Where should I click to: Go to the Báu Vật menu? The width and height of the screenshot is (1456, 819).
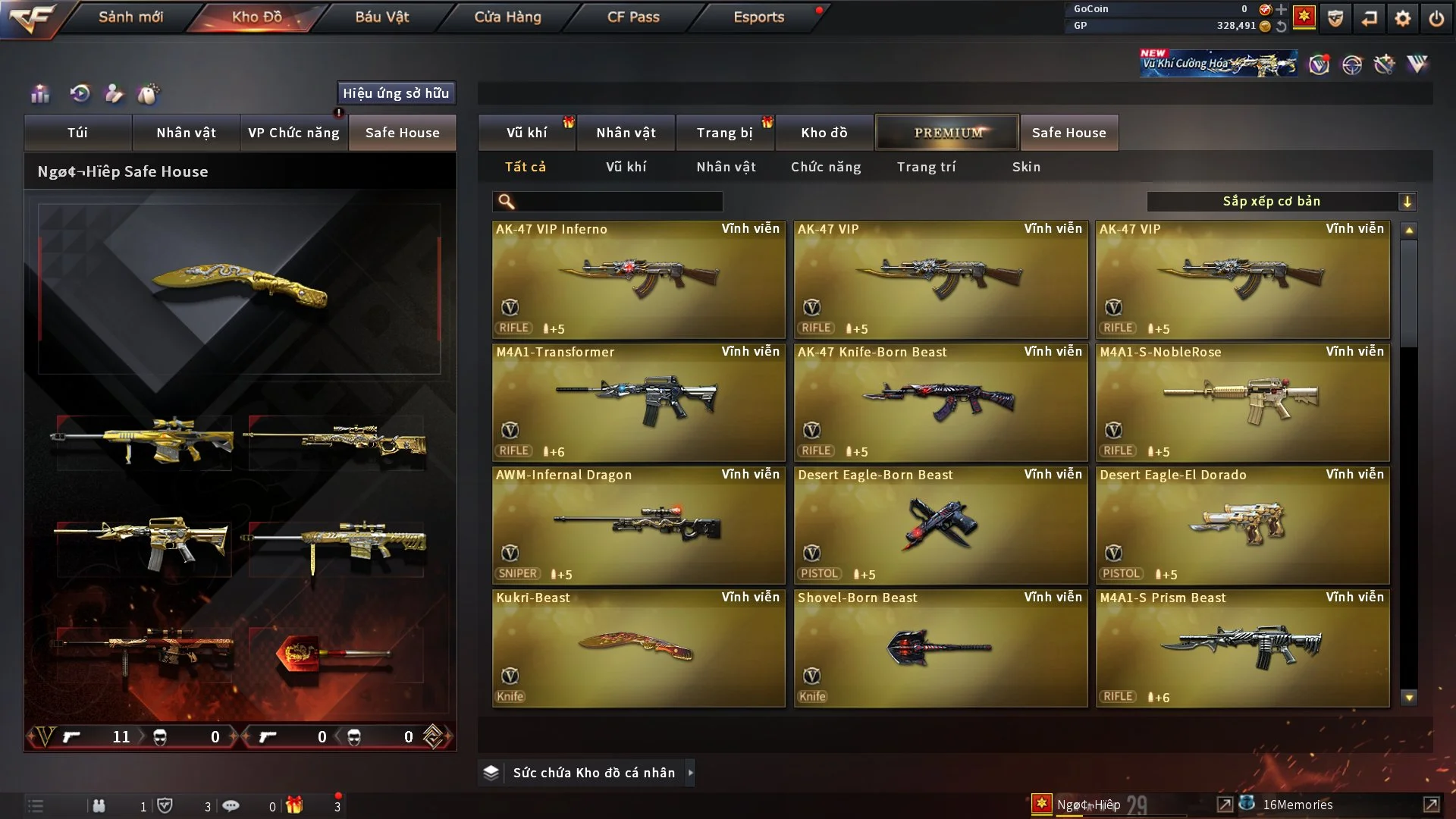pyautogui.click(x=381, y=17)
